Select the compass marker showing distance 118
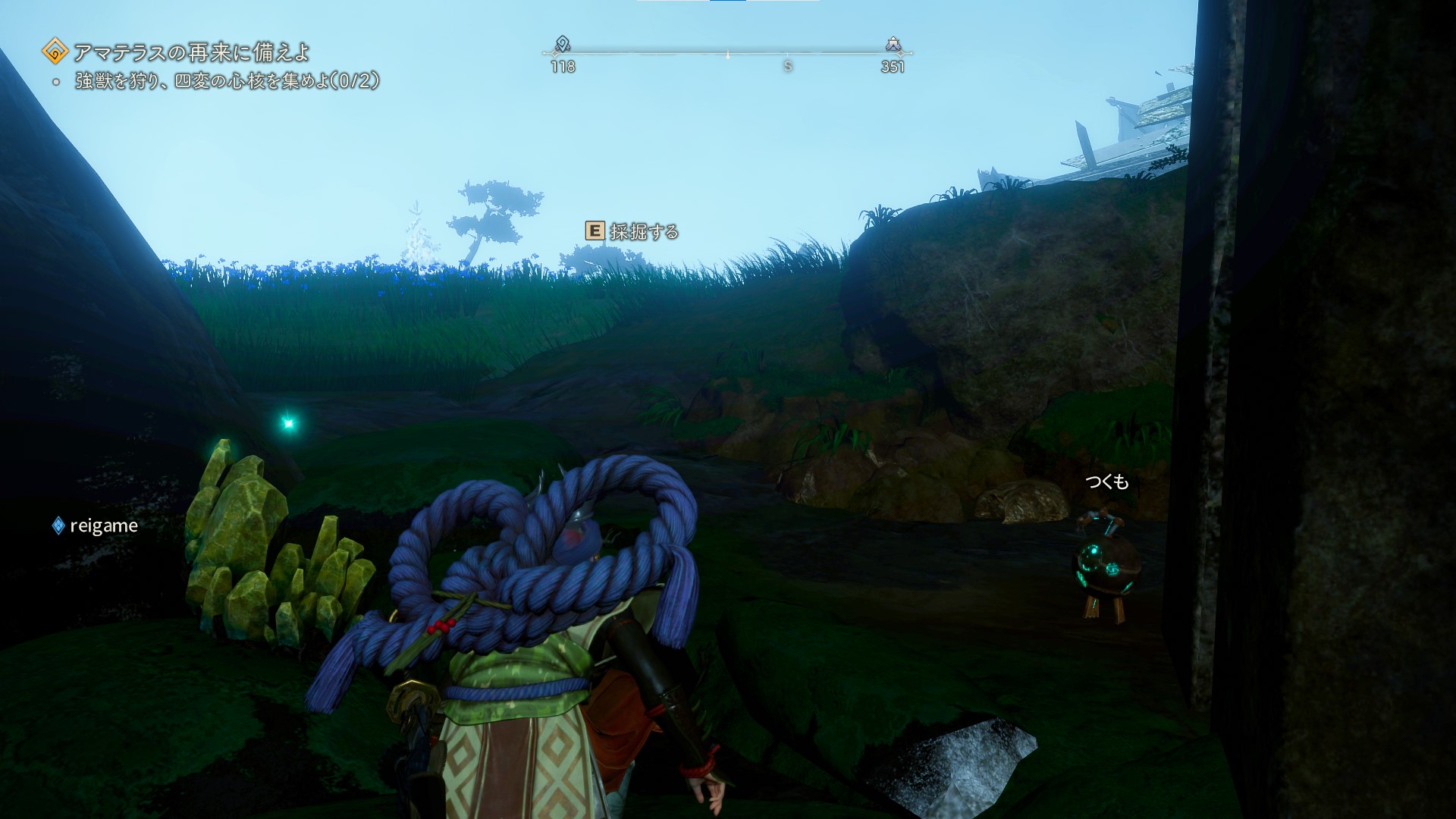Viewport: 1456px width, 819px height. coord(562,45)
